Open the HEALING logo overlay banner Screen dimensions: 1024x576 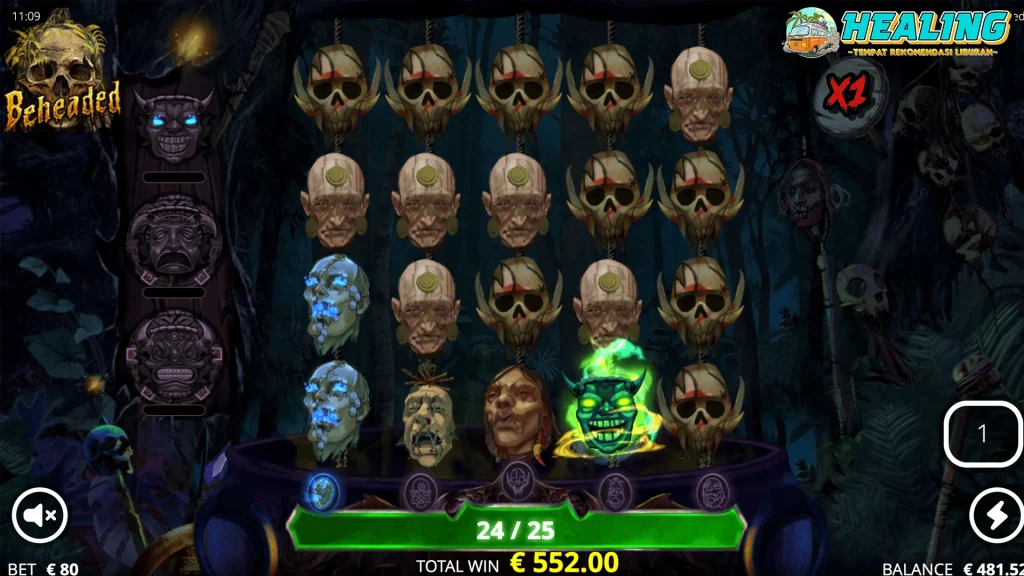pyautogui.click(x=897, y=32)
